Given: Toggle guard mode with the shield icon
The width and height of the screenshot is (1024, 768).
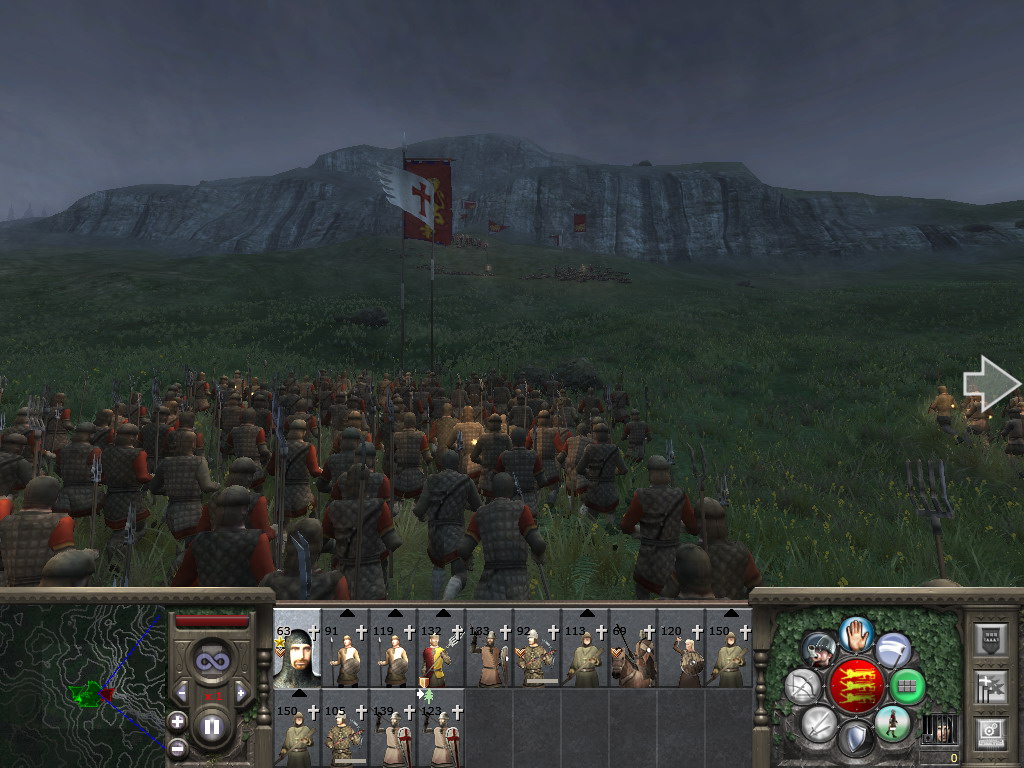Looking at the screenshot, I should [x=855, y=740].
